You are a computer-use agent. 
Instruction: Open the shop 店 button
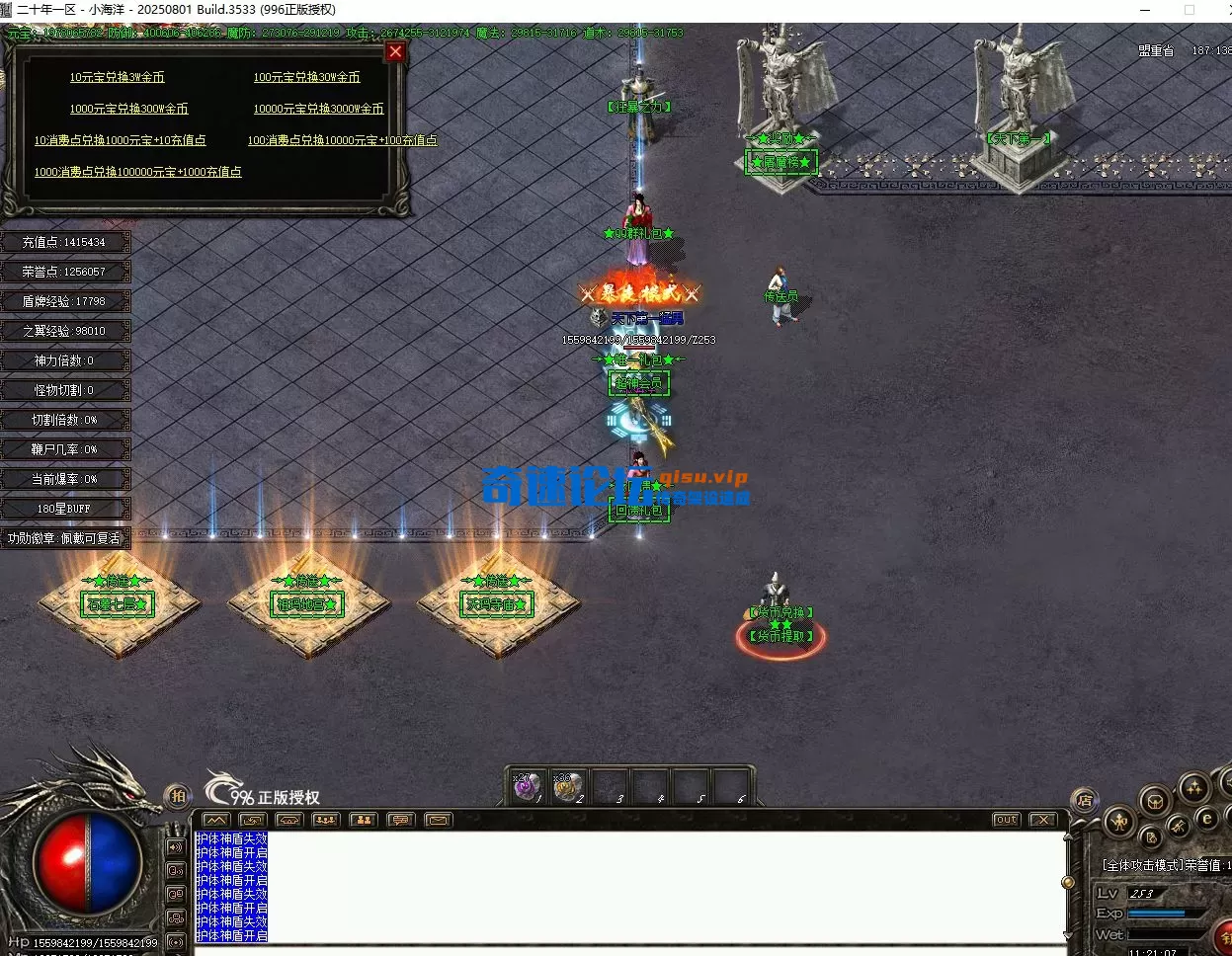[x=1084, y=800]
